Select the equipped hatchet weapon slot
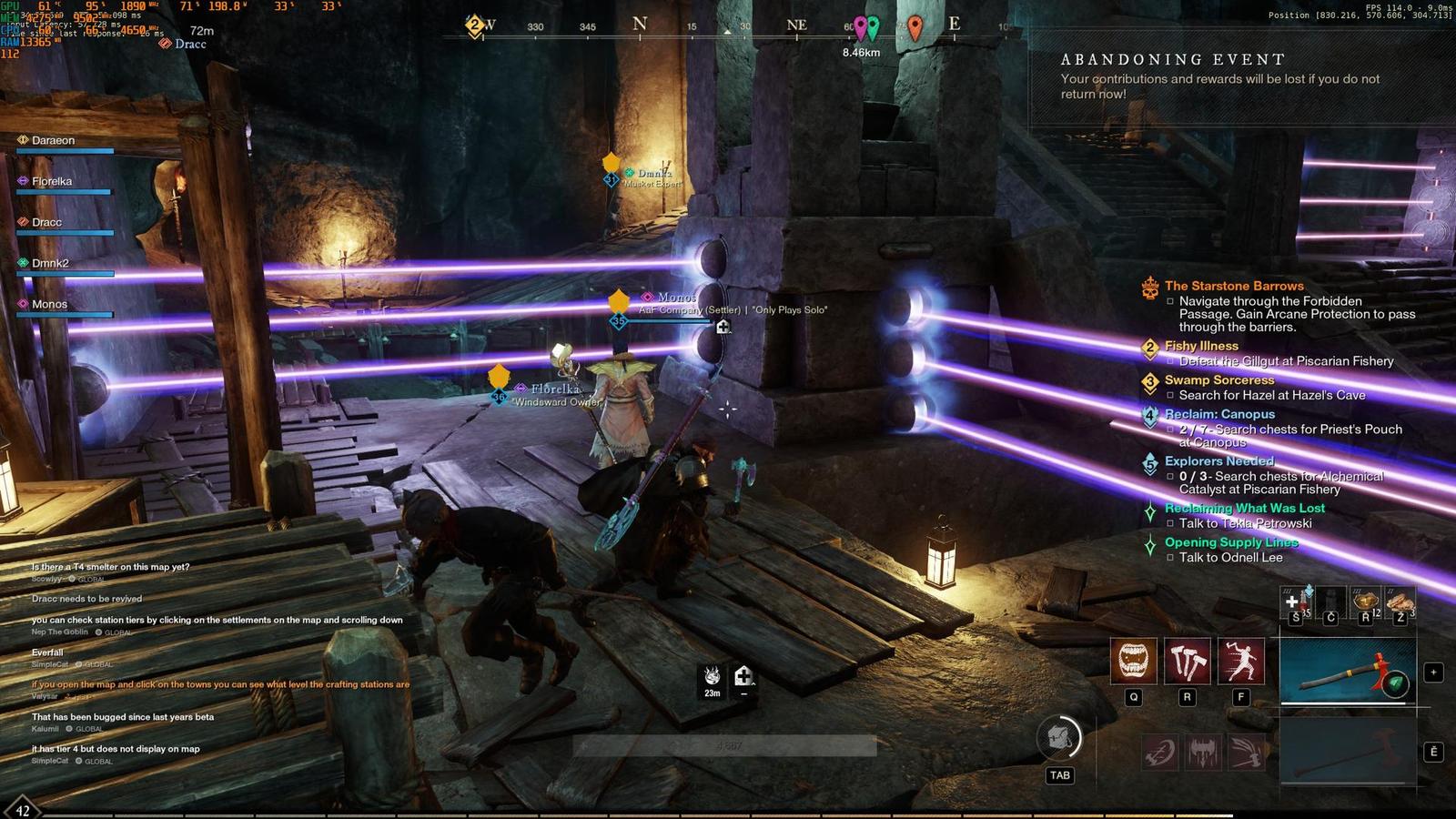This screenshot has width=1456, height=819. [x=1348, y=671]
